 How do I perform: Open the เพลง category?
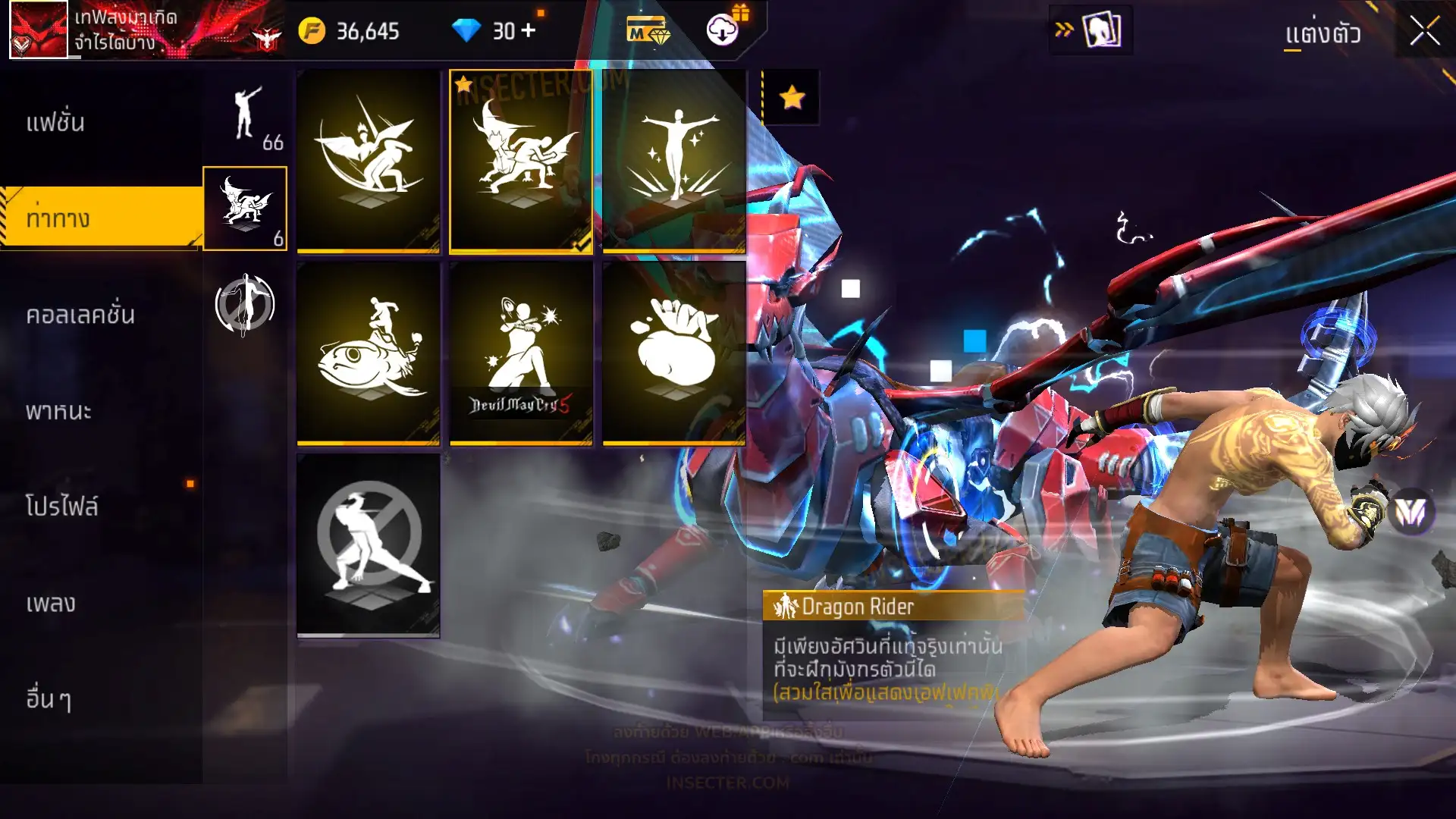(x=51, y=604)
